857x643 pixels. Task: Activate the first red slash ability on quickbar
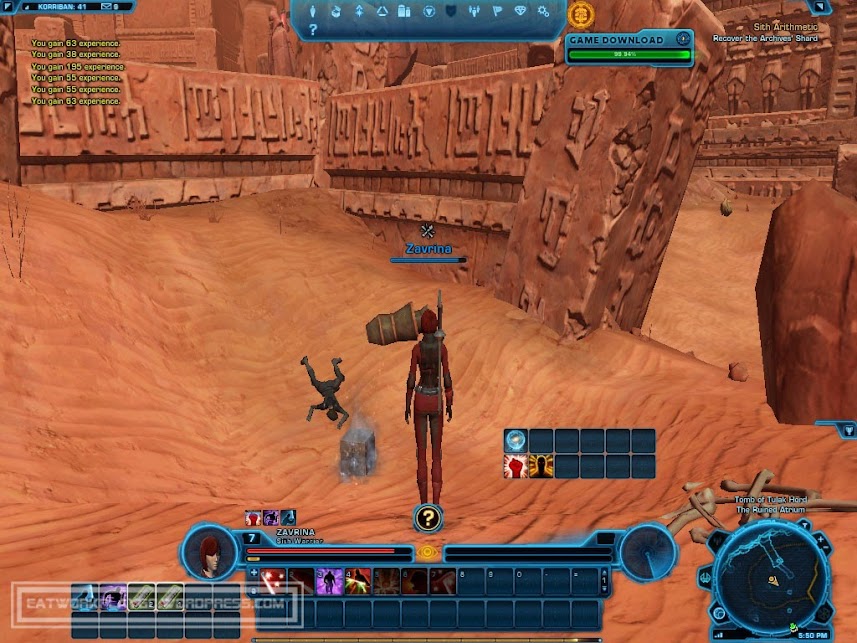(x=273, y=580)
